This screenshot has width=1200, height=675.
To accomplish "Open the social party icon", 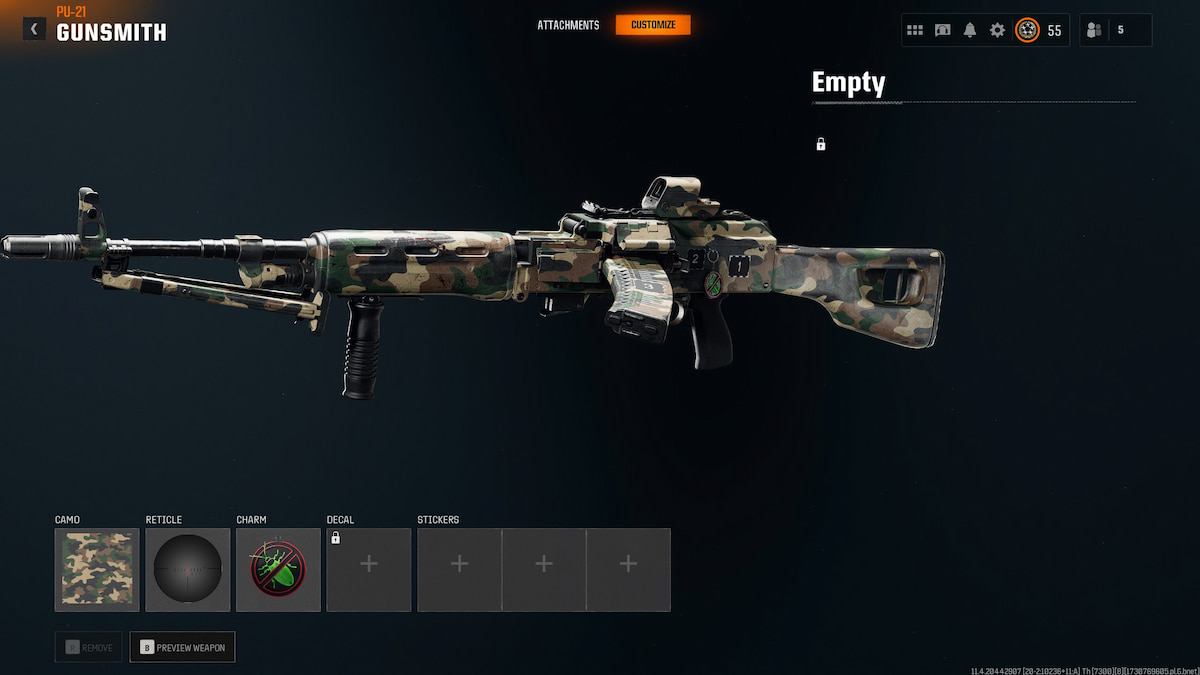I will pos(1094,30).
